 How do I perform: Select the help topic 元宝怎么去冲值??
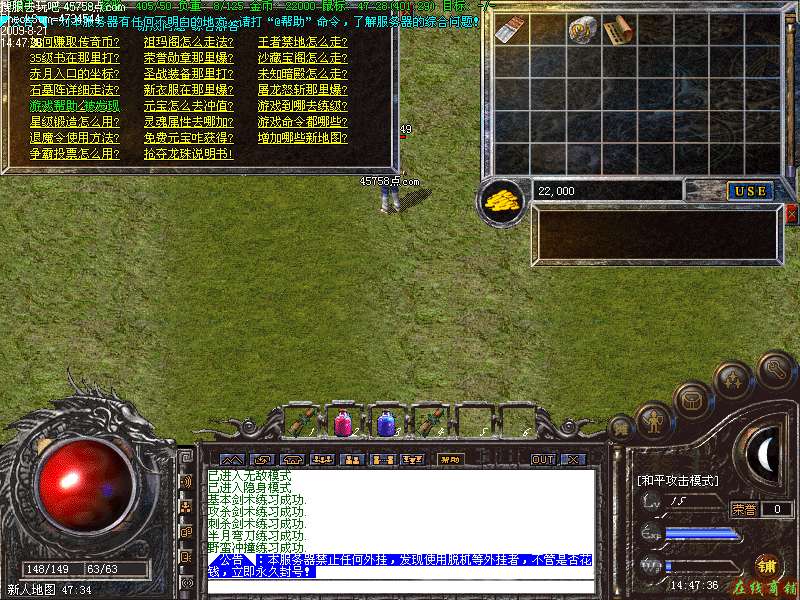[x=188, y=106]
